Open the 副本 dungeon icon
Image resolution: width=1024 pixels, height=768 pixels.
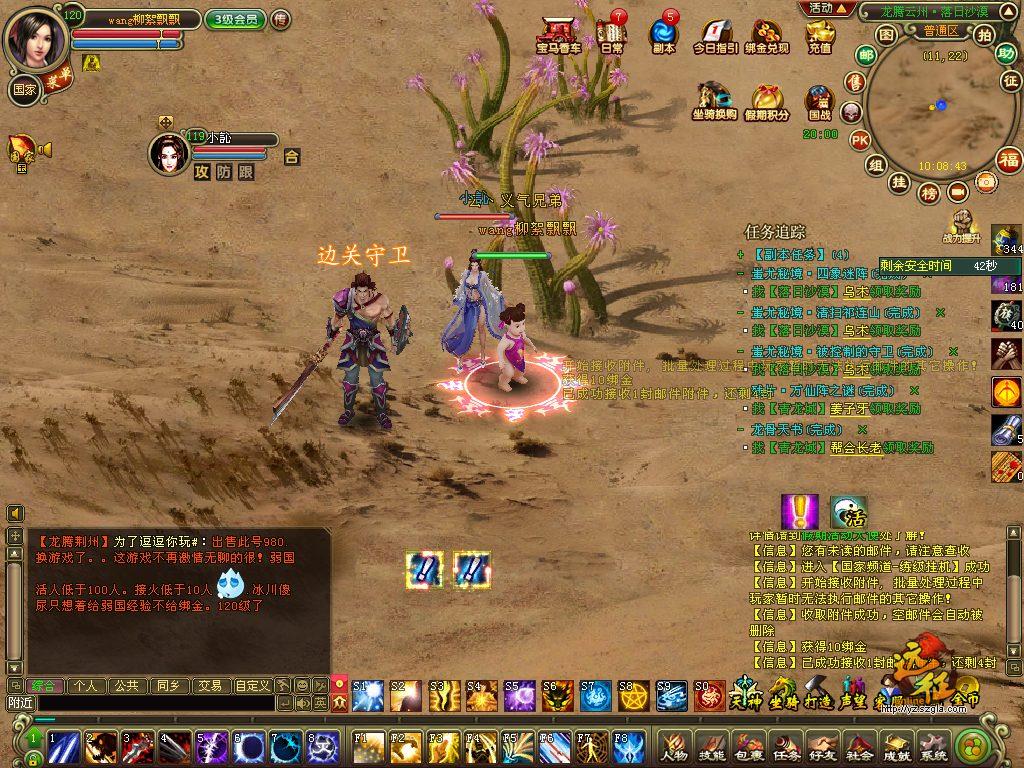pyautogui.click(x=663, y=33)
